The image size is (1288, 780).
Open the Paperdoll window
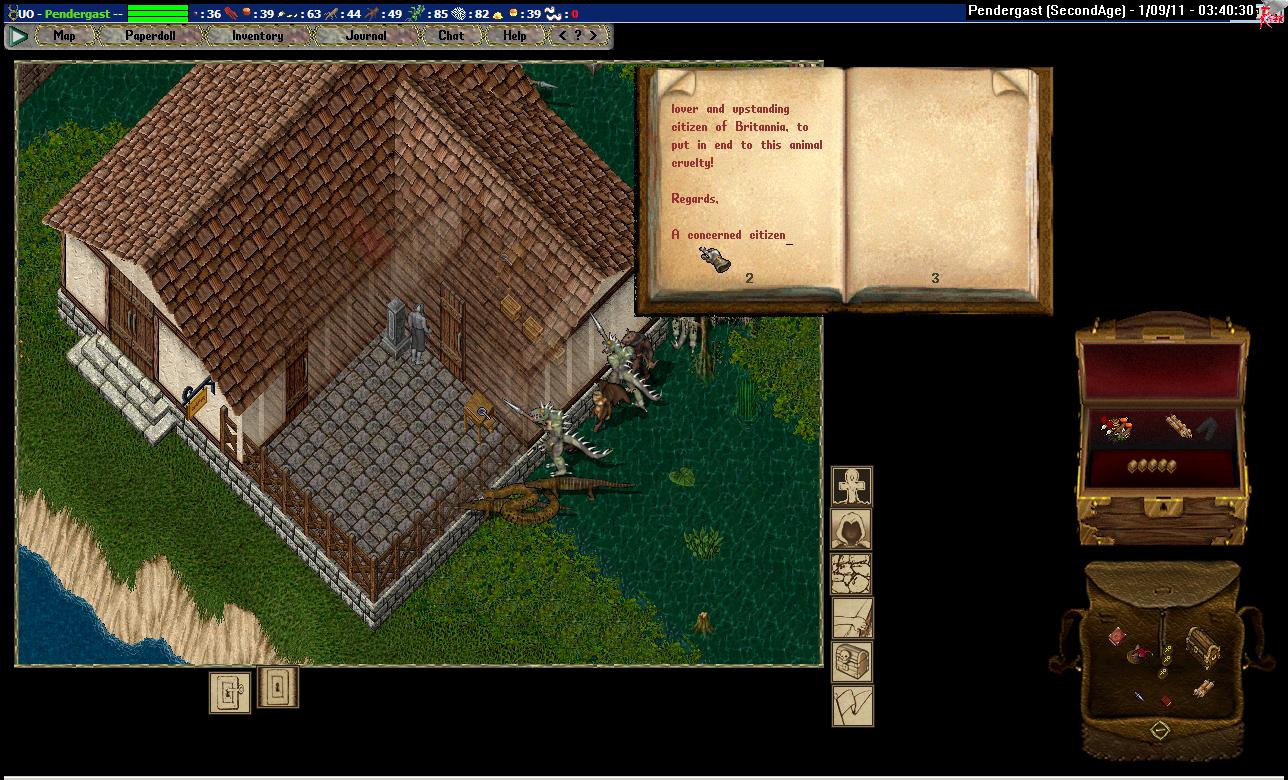tap(150, 36)
